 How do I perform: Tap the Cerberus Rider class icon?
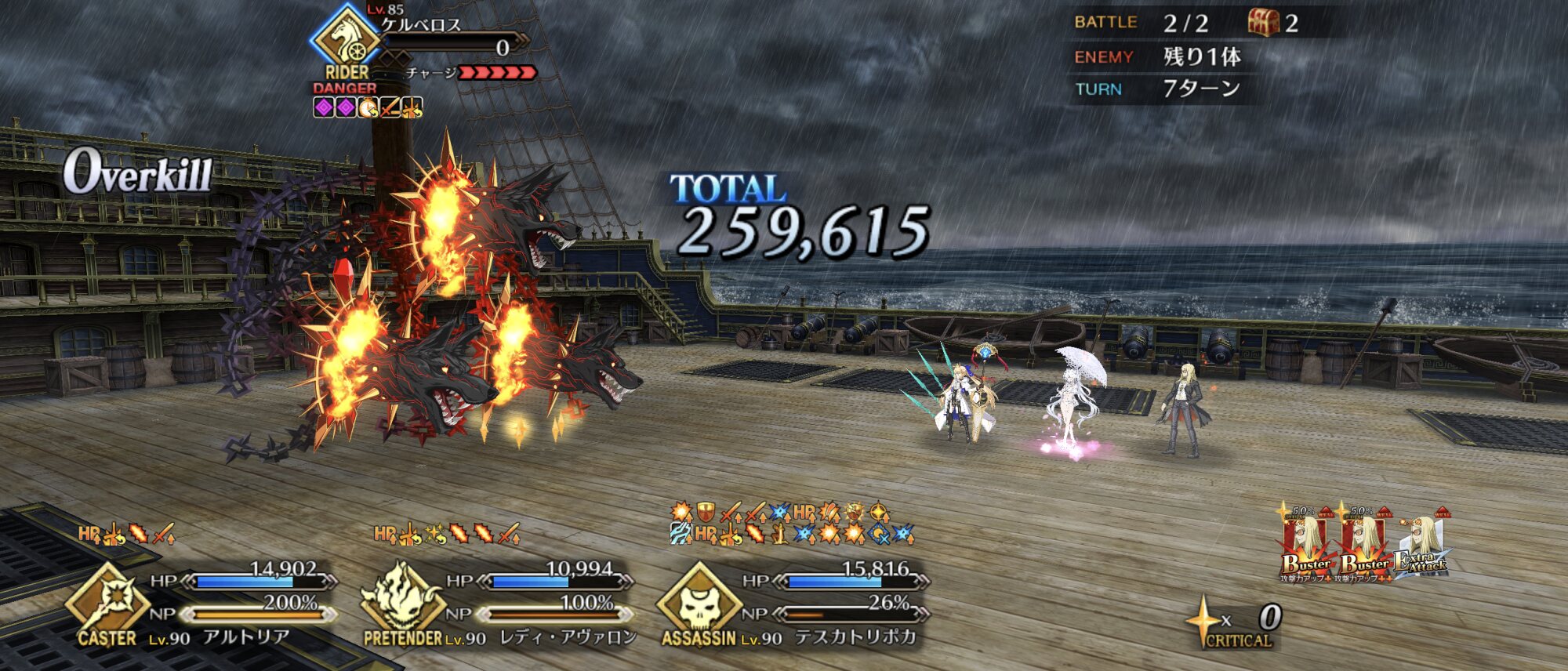pyautogui.click(x=347, y=38)
